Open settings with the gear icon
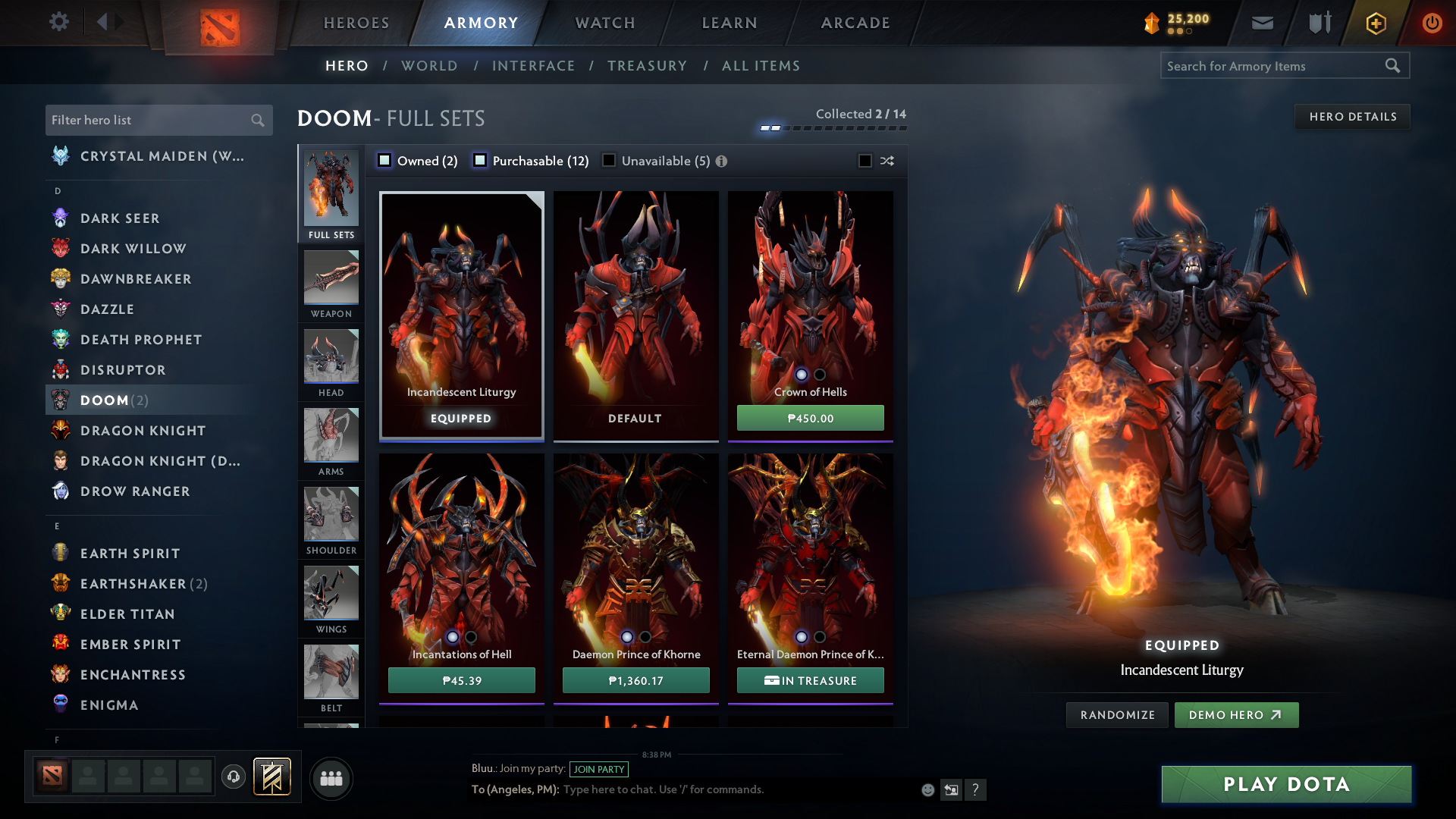This screenshot has height=819, width=1456. 59,22
